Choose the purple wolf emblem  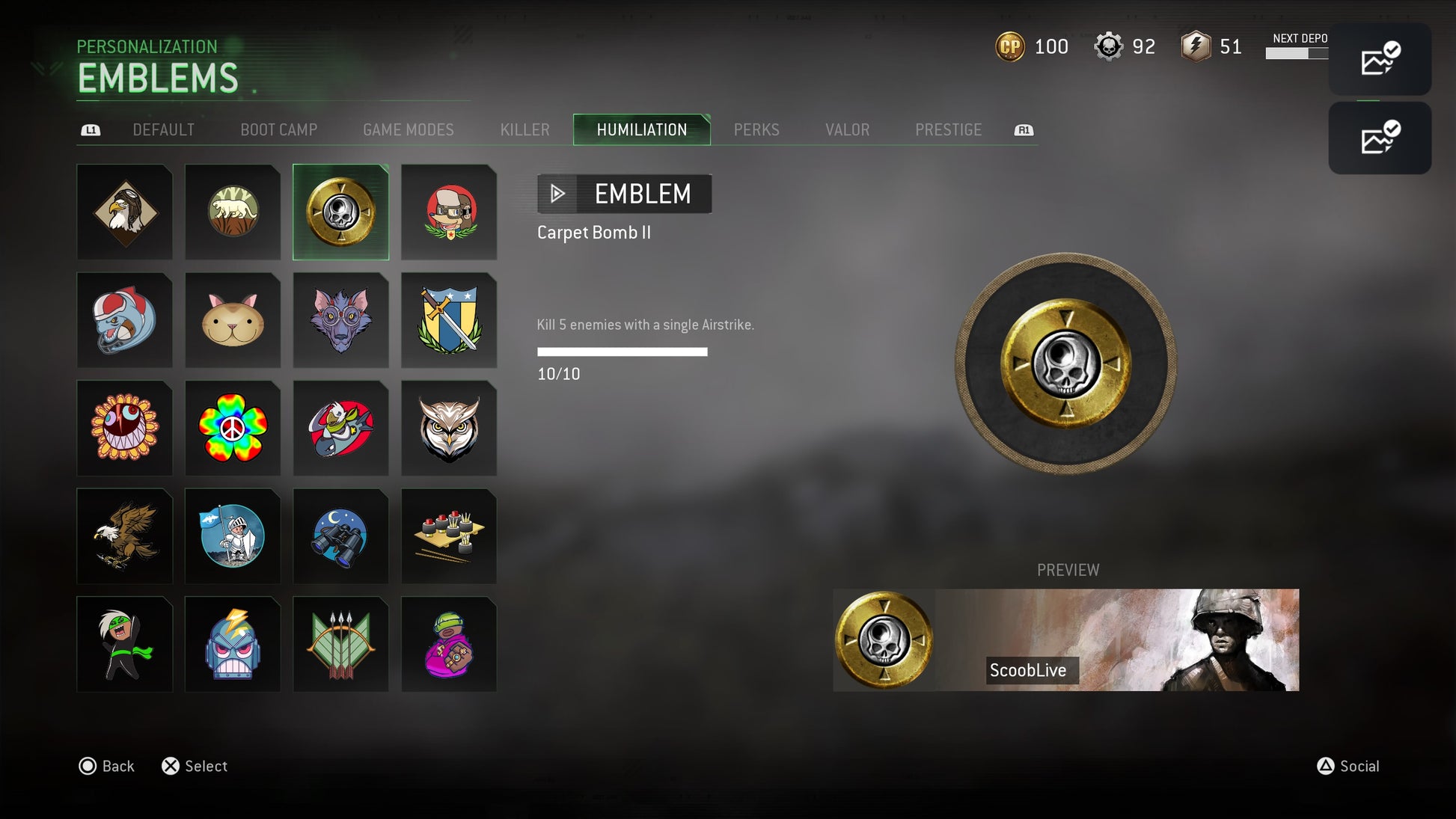(340, 321)
